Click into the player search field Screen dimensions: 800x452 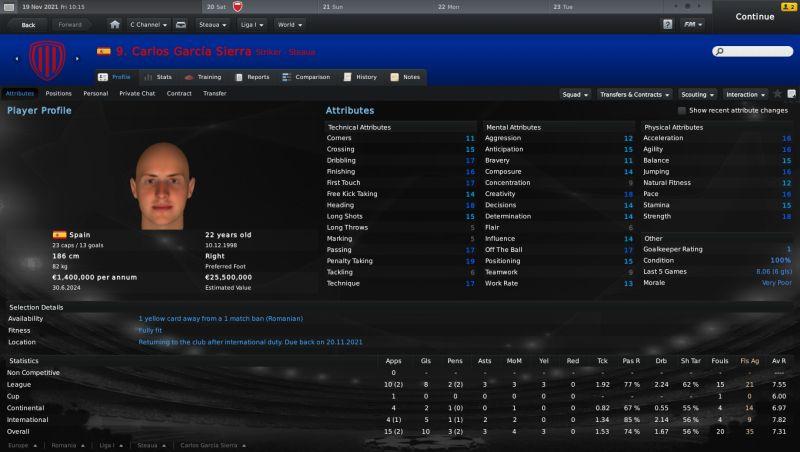coord(756,51)
